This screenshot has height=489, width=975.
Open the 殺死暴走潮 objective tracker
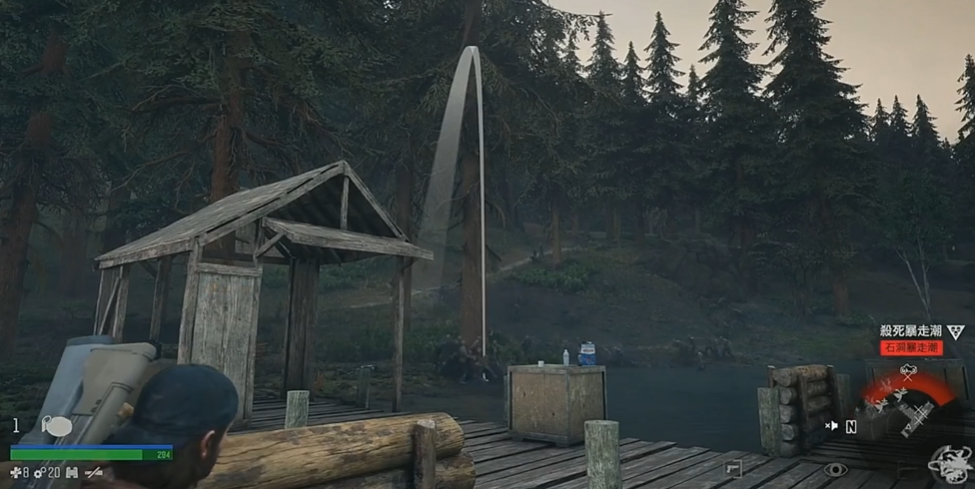pos(910,331)
